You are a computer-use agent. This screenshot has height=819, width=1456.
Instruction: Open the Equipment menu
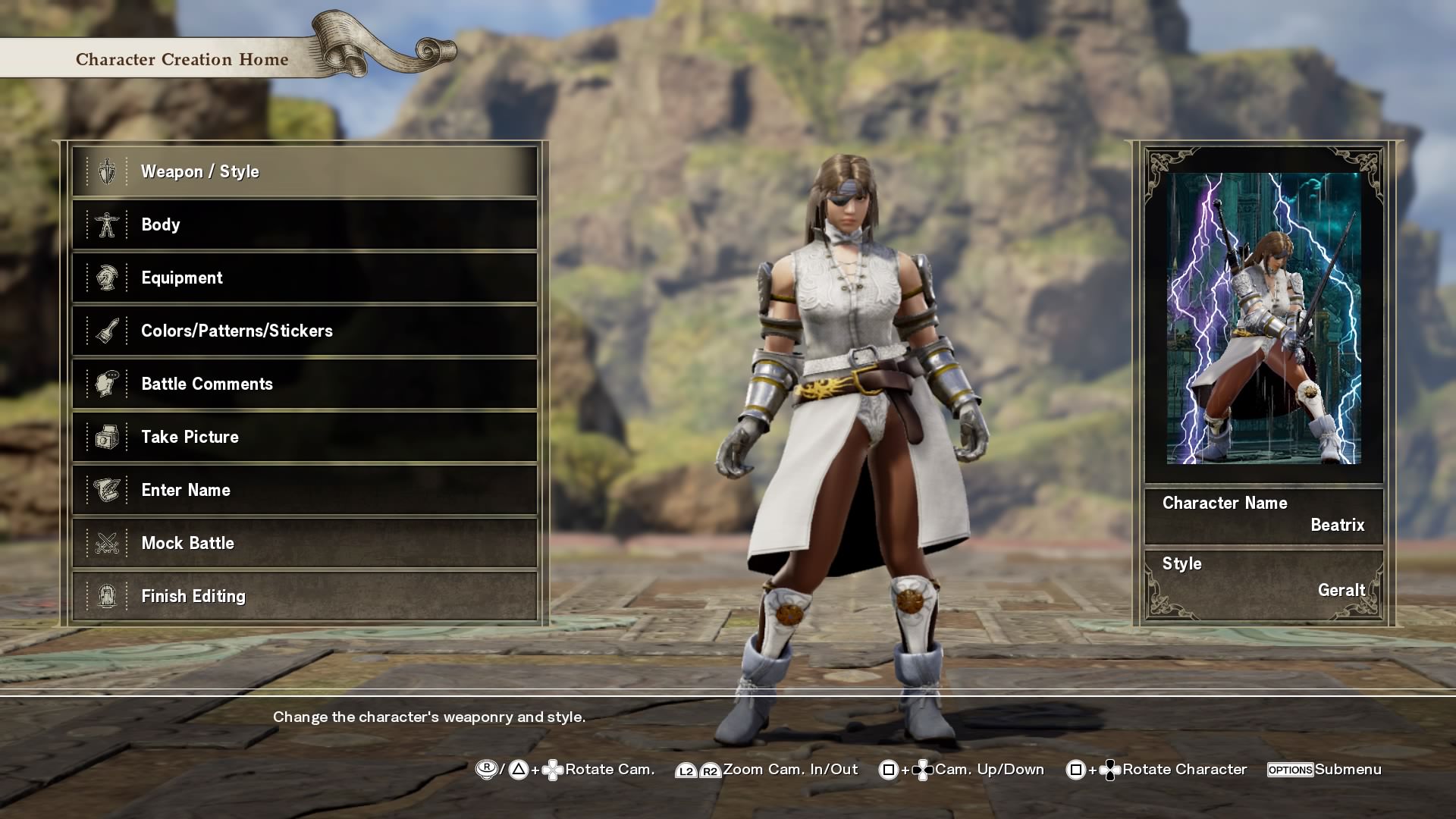(x=304, y=278)
